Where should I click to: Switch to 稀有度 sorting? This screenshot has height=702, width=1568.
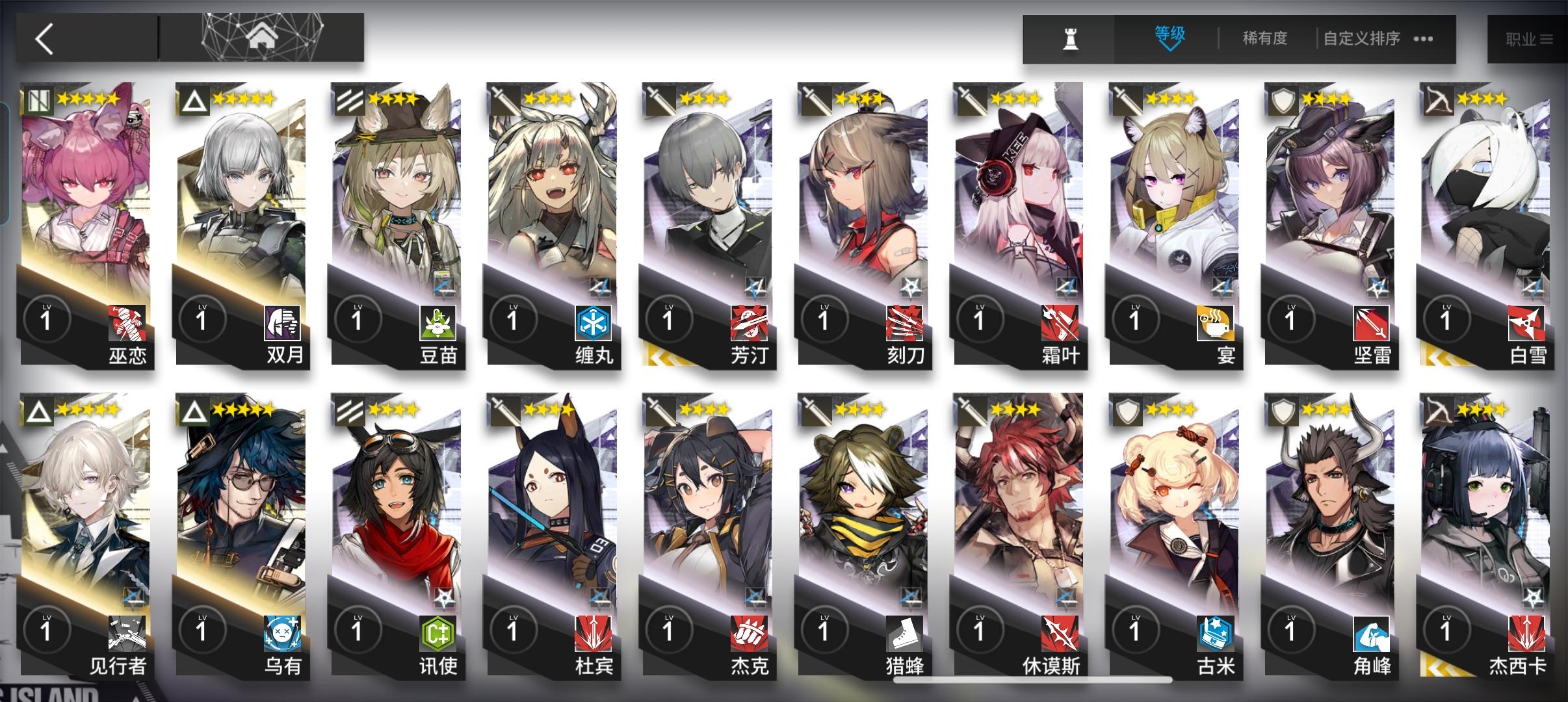(x=1264, y=39)
